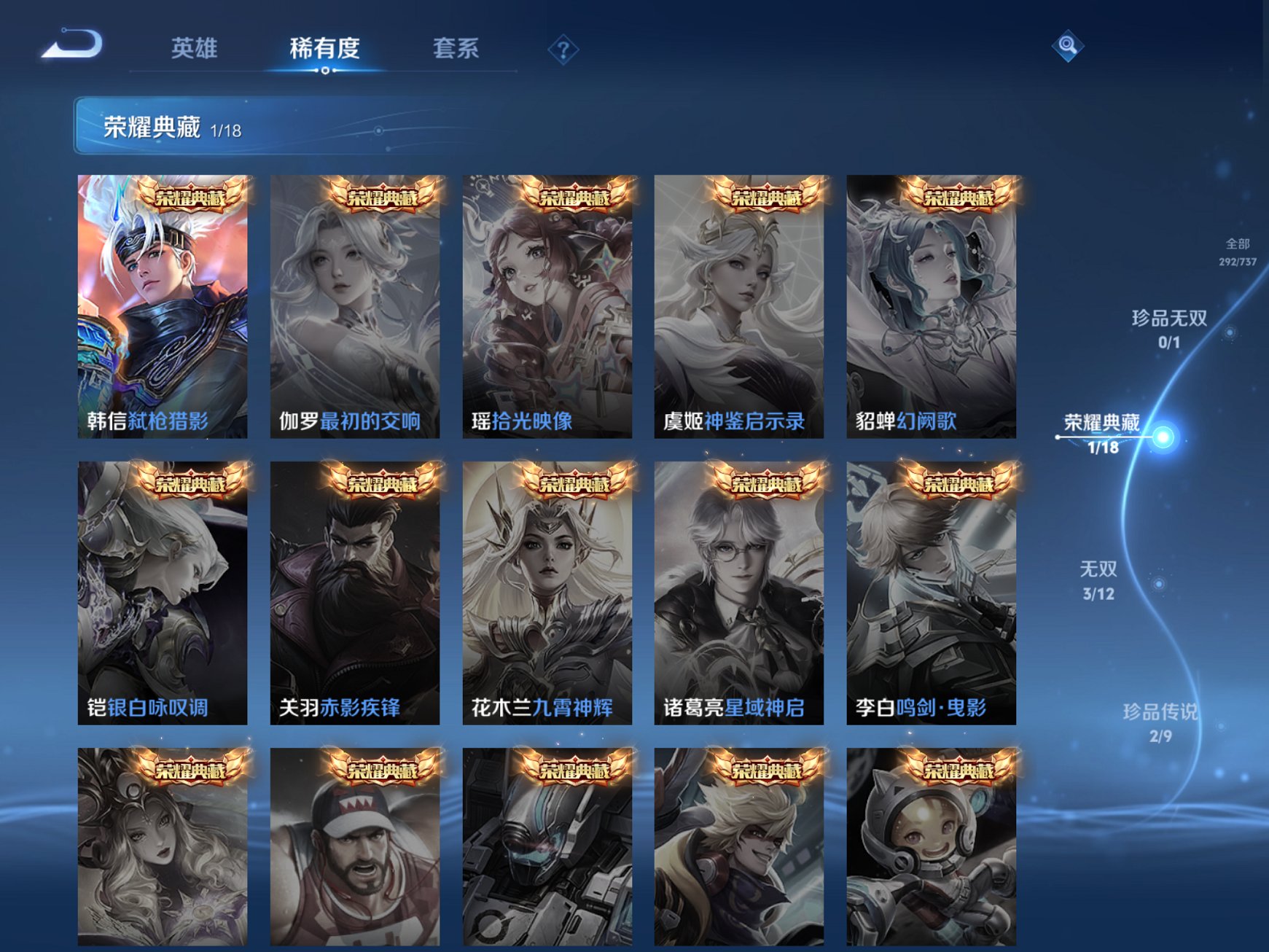Click the glowing node beside 荣耀典藏 on timeline
The width and height of the screenshot is (1269, 952).
(x=1163, y=438)
